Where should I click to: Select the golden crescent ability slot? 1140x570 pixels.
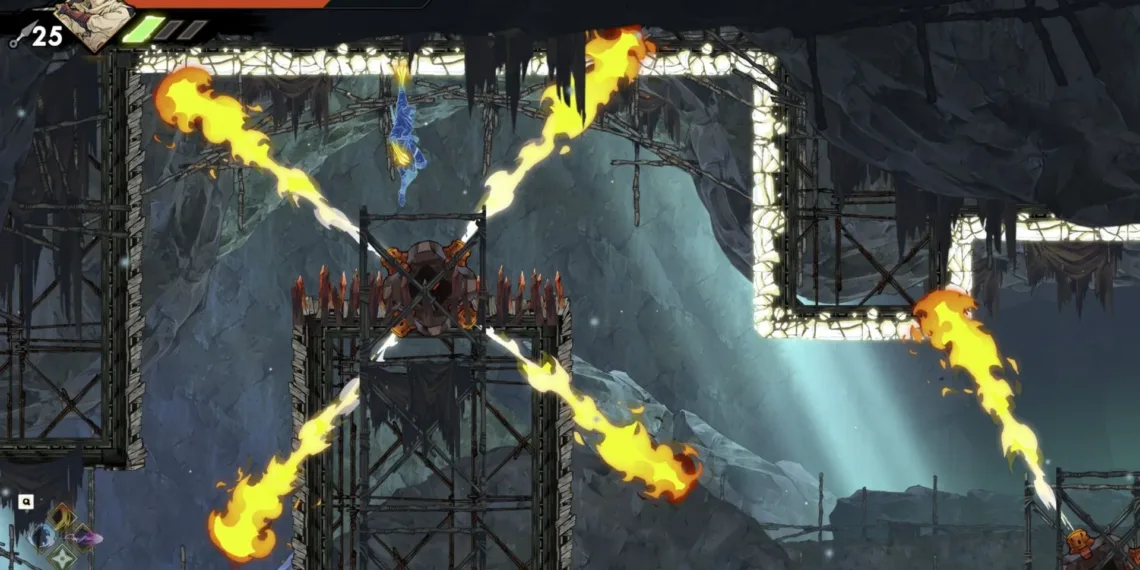[61, 517]
